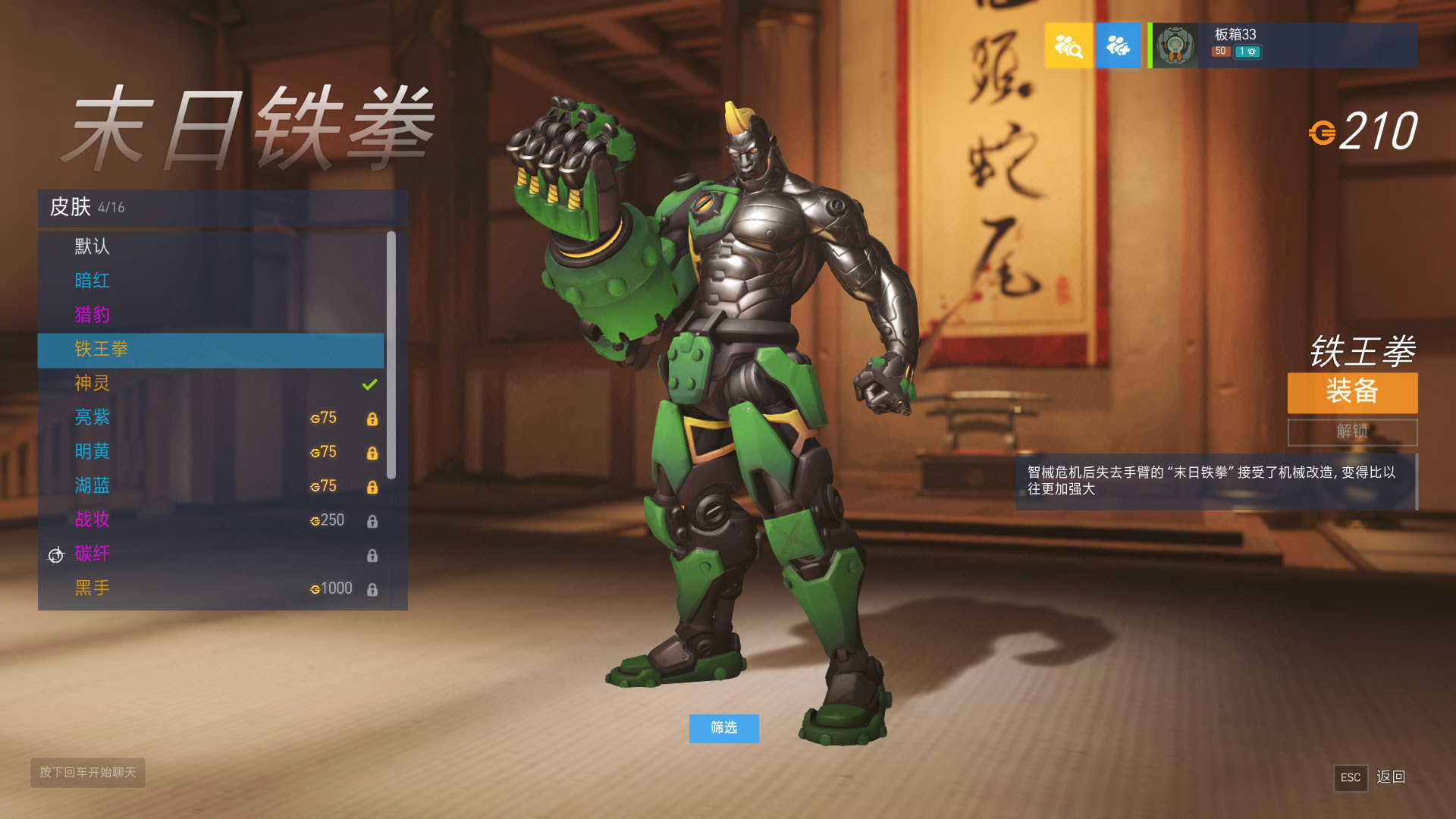Open the 筛选 filter panel
The width and height of the screenshot is (1456, 819).
tap(723, 729)
